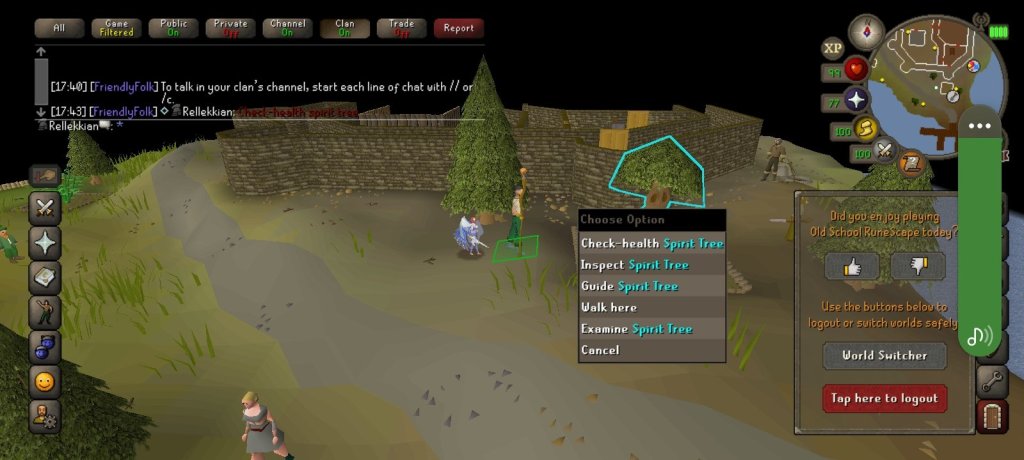Cancel the Choose Option menu
The width and height of the screenshot is (1024, 460).
tap(600, 350)
